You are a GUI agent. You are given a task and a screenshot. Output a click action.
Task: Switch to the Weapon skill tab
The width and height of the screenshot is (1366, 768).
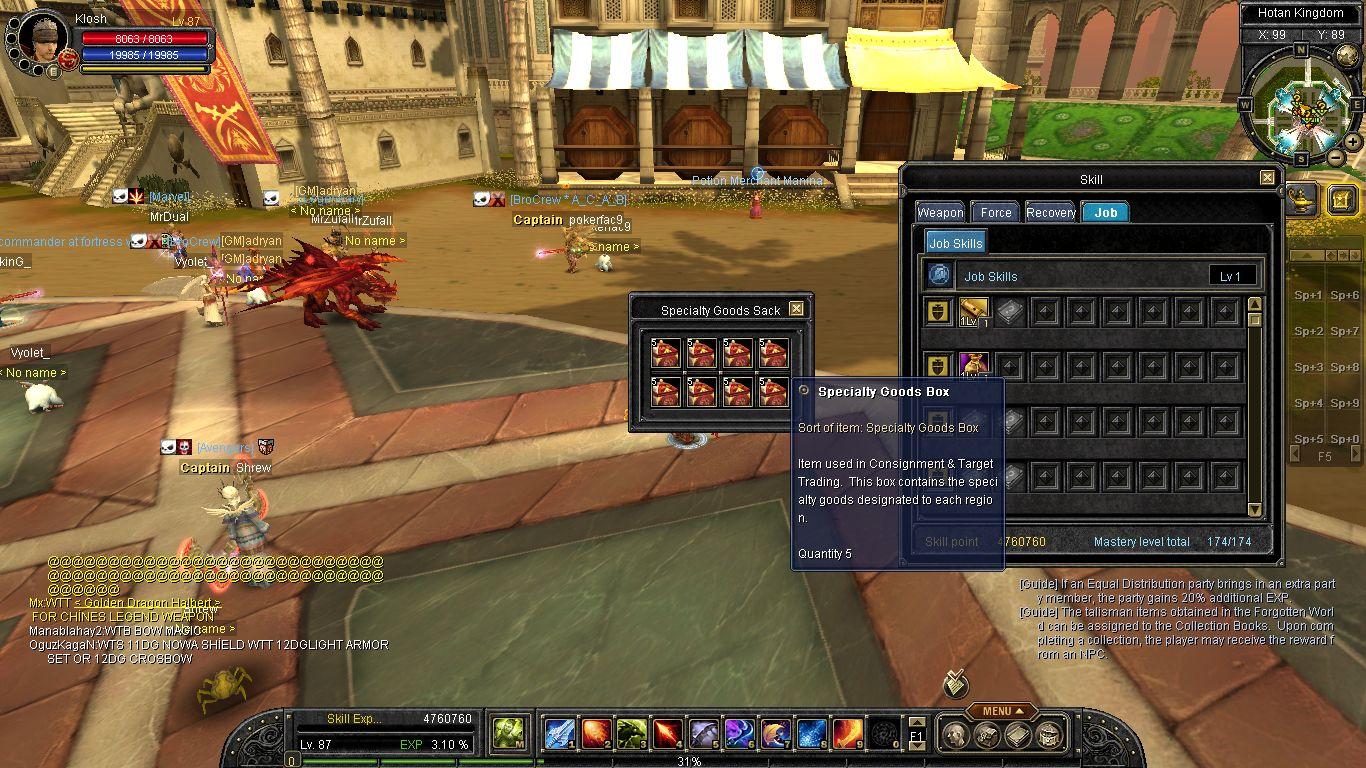pos(940,212)
